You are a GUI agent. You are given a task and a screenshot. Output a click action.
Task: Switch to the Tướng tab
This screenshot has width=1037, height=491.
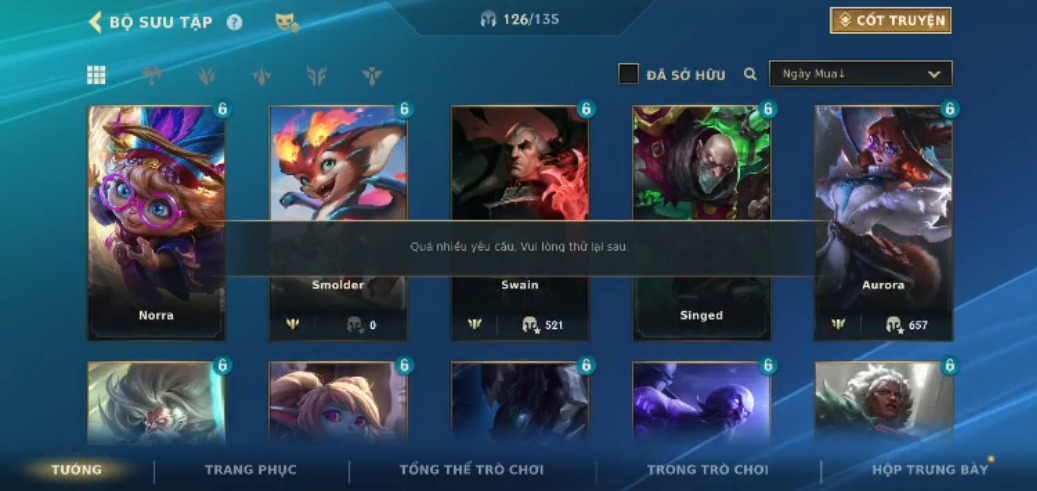77,470
